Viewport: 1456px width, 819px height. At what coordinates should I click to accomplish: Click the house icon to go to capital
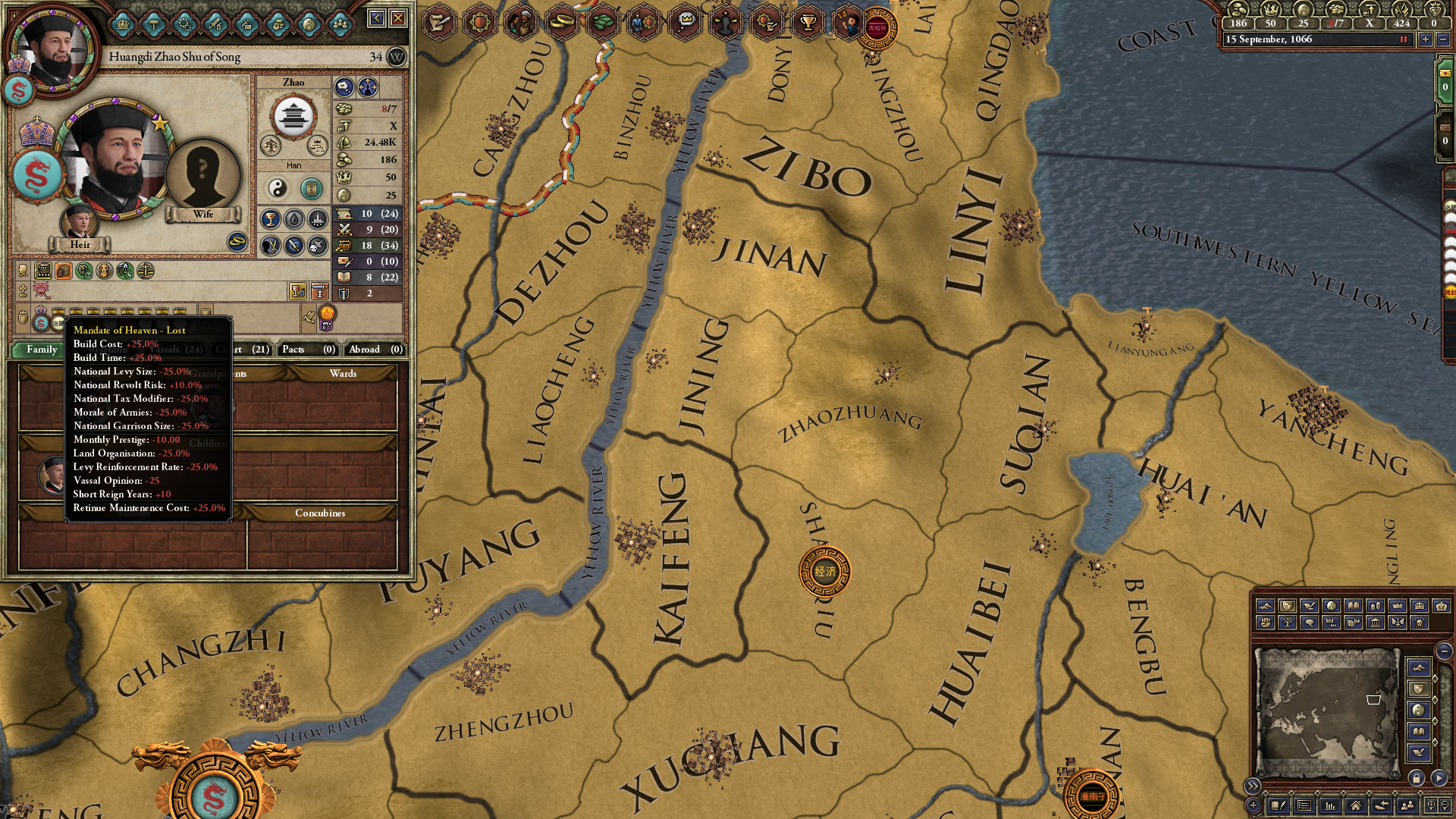(1356, 805)
